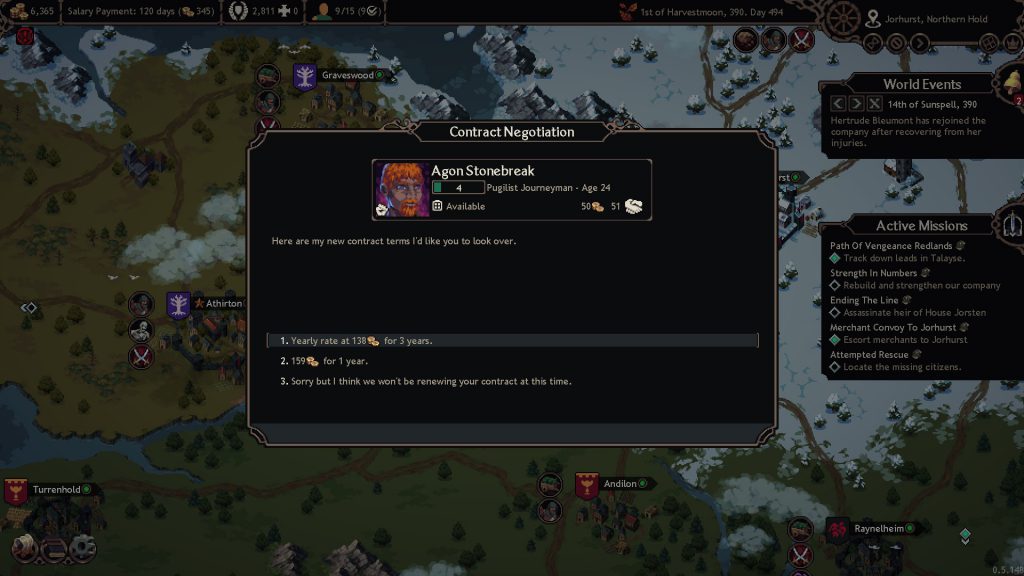Click Agon Stonebreak's portrait

click(402, 190)
